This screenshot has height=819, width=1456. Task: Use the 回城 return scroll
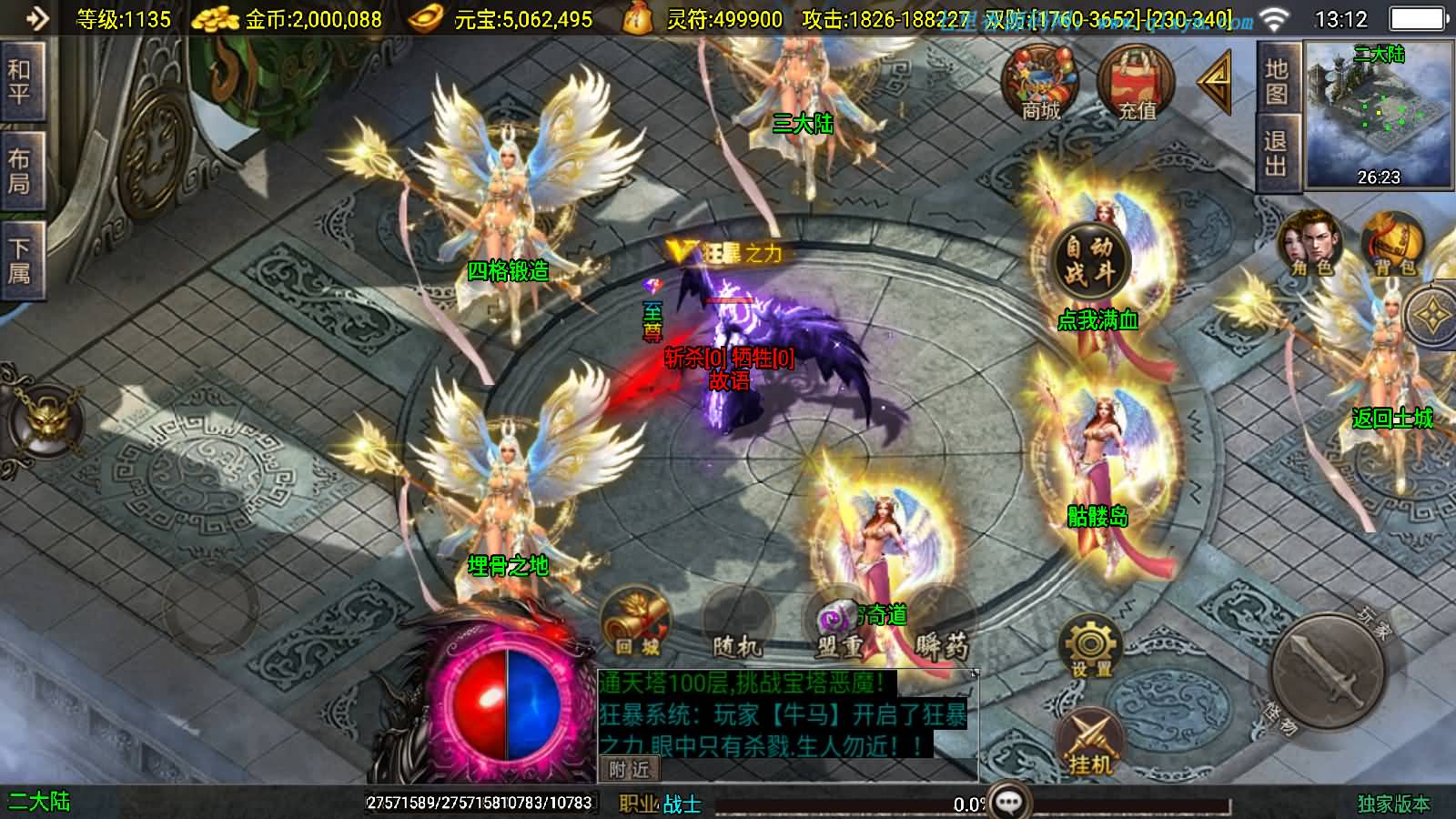636,625
